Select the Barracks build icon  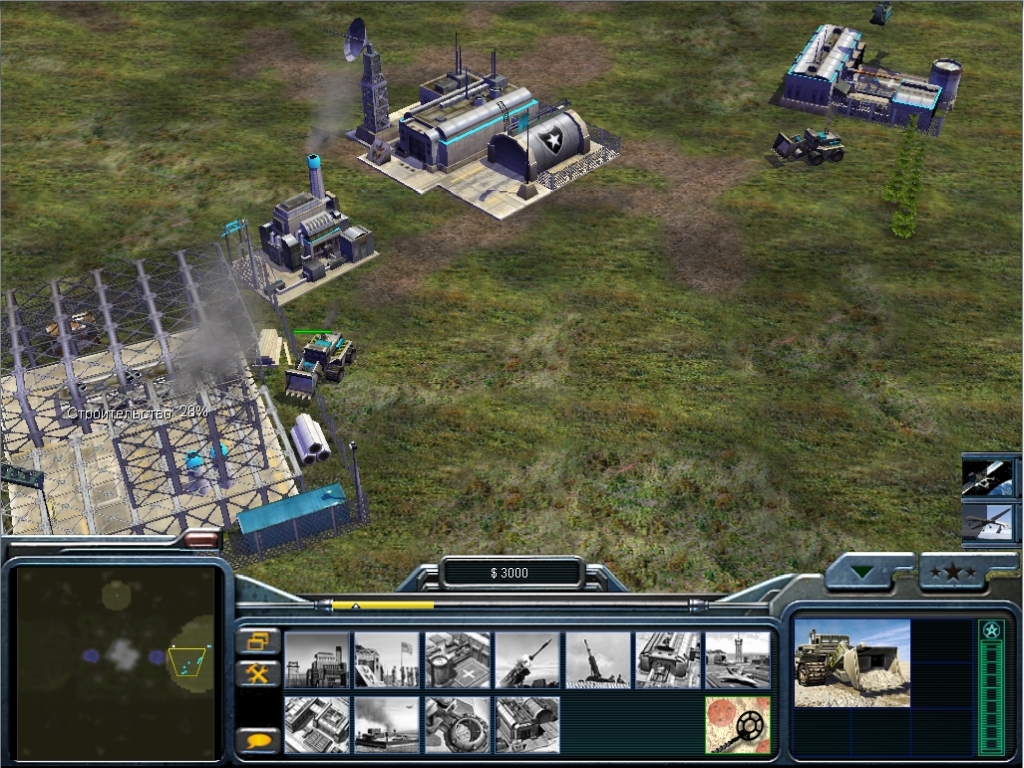(387, 660)
